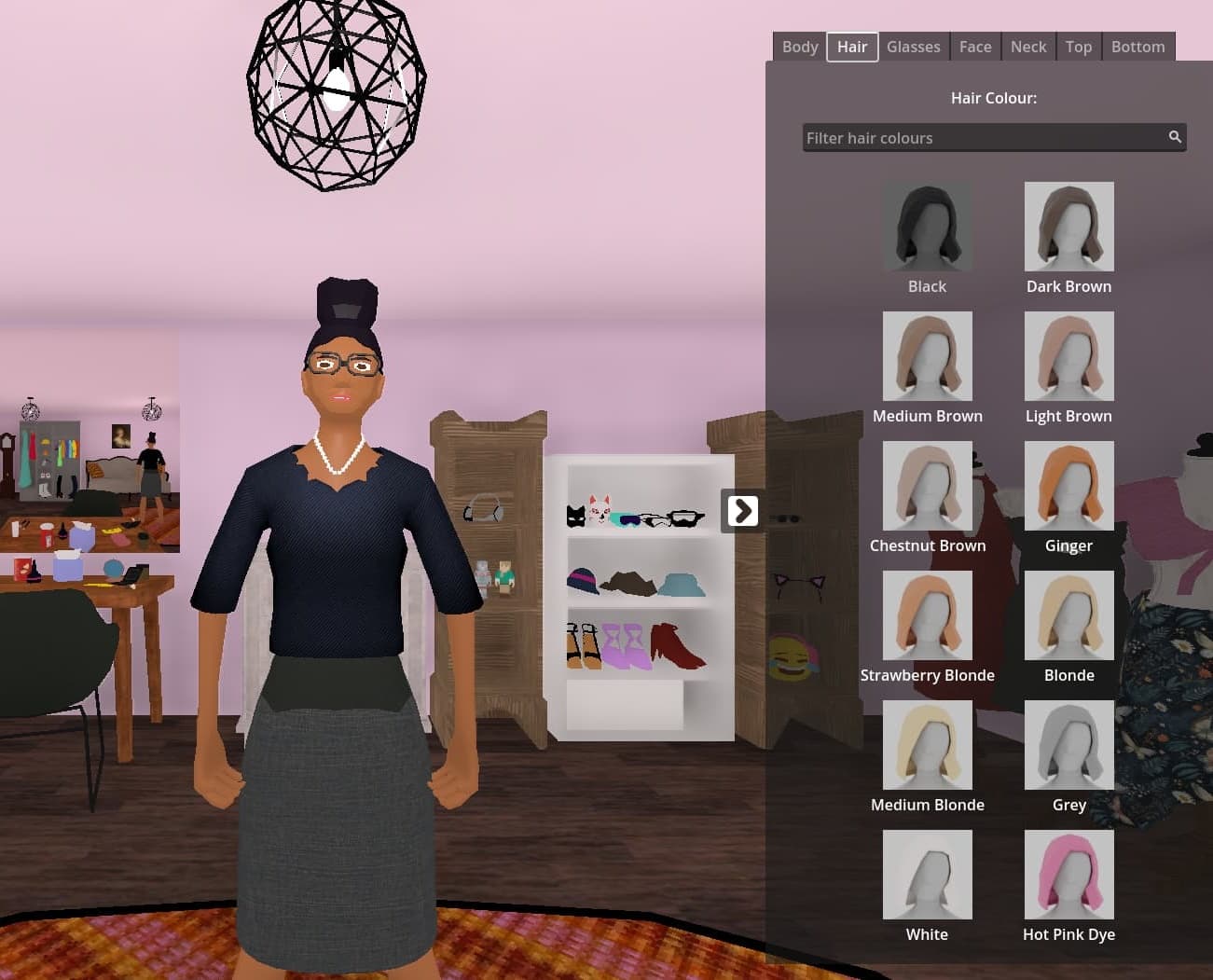
Task: Click the Filter hair colours search field
Action: click(x=979, y=137)
